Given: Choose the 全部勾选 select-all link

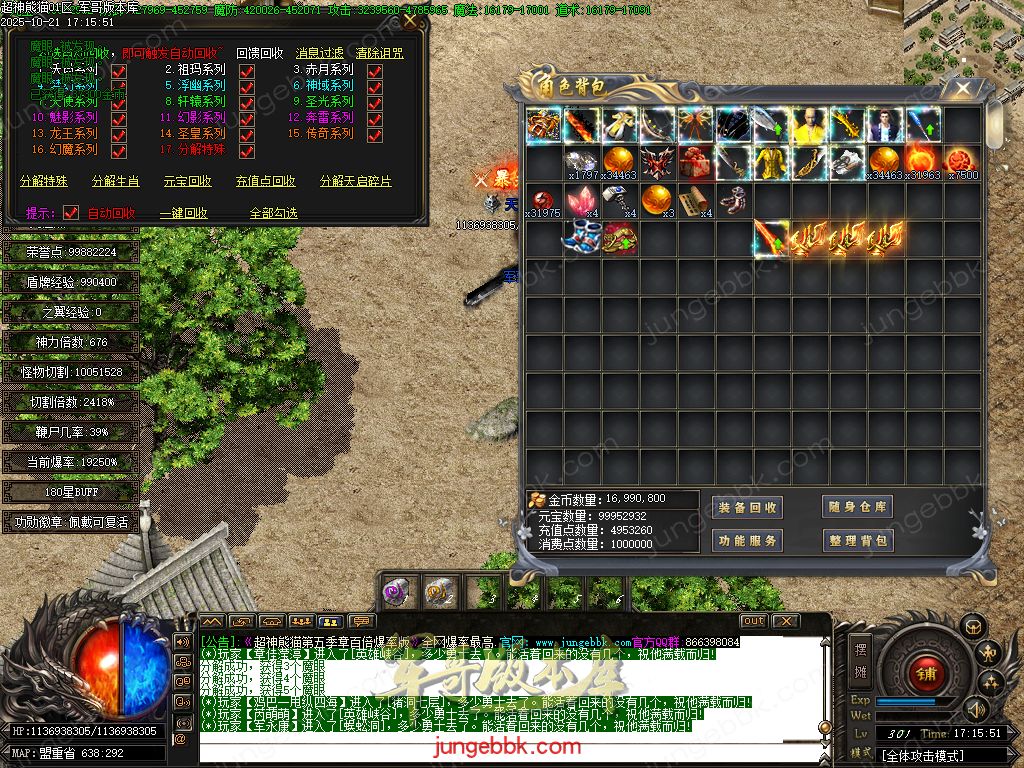Looking at the screenshot, I should tap(274, 213).
